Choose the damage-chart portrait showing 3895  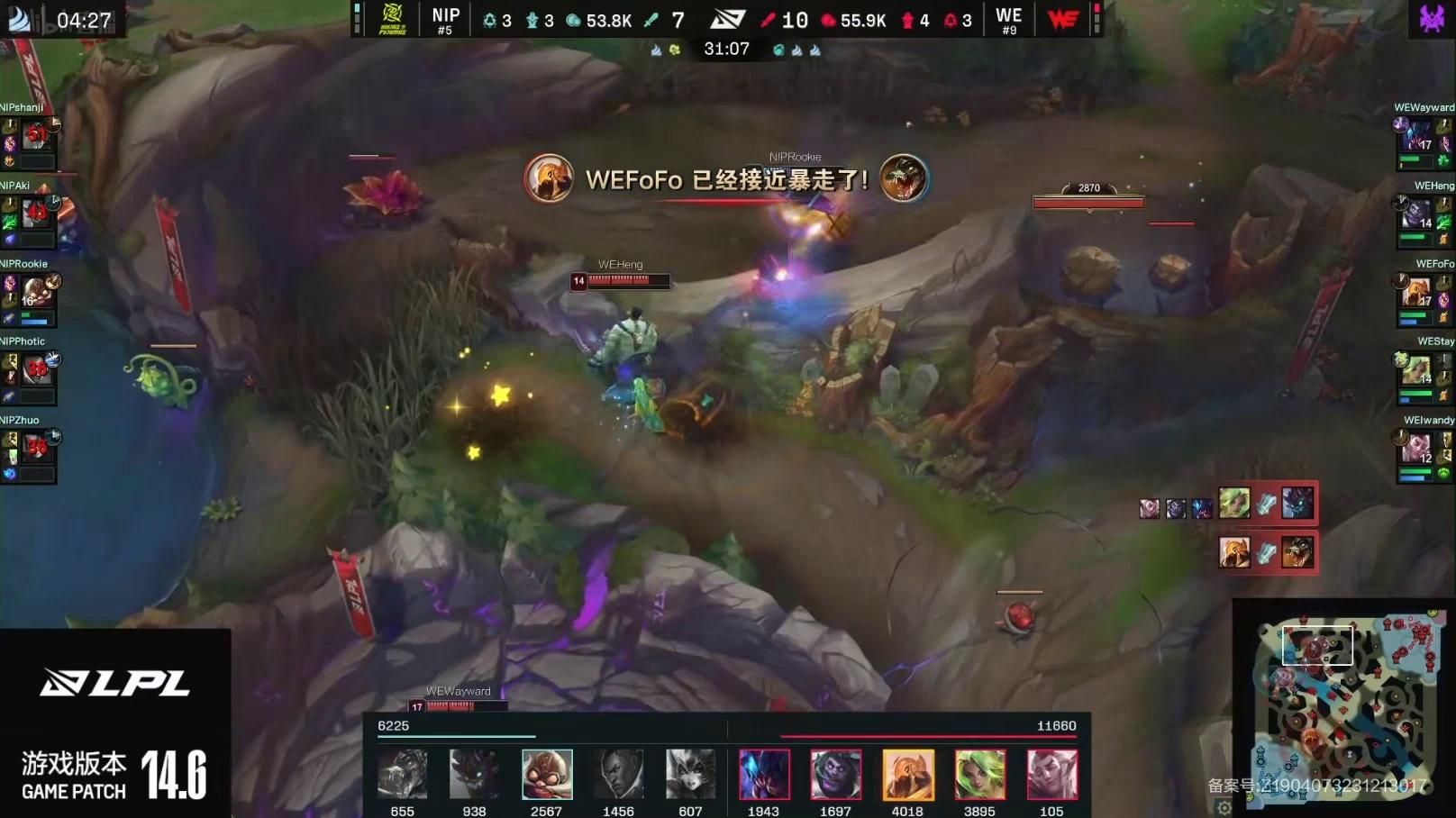(979, 775)
